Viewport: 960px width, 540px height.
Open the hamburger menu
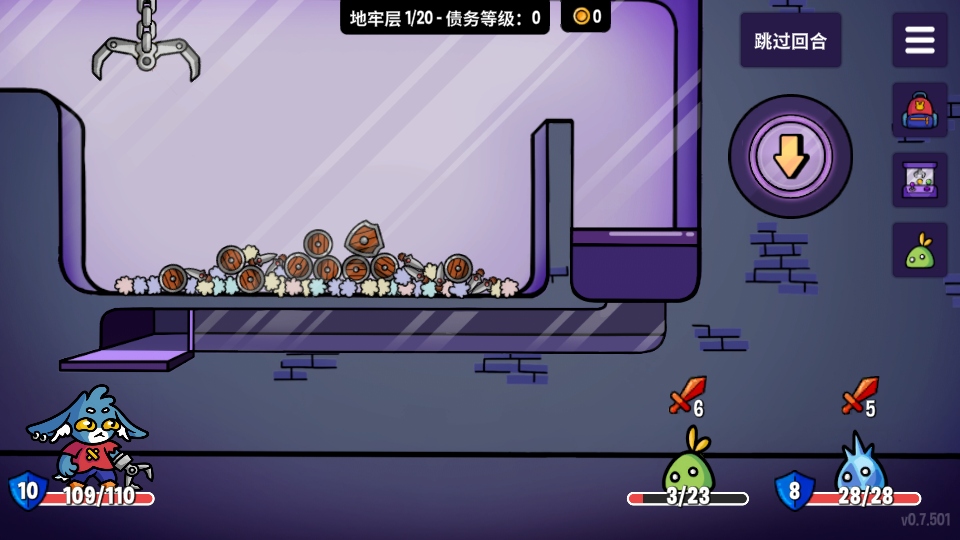tap(919, 41)
